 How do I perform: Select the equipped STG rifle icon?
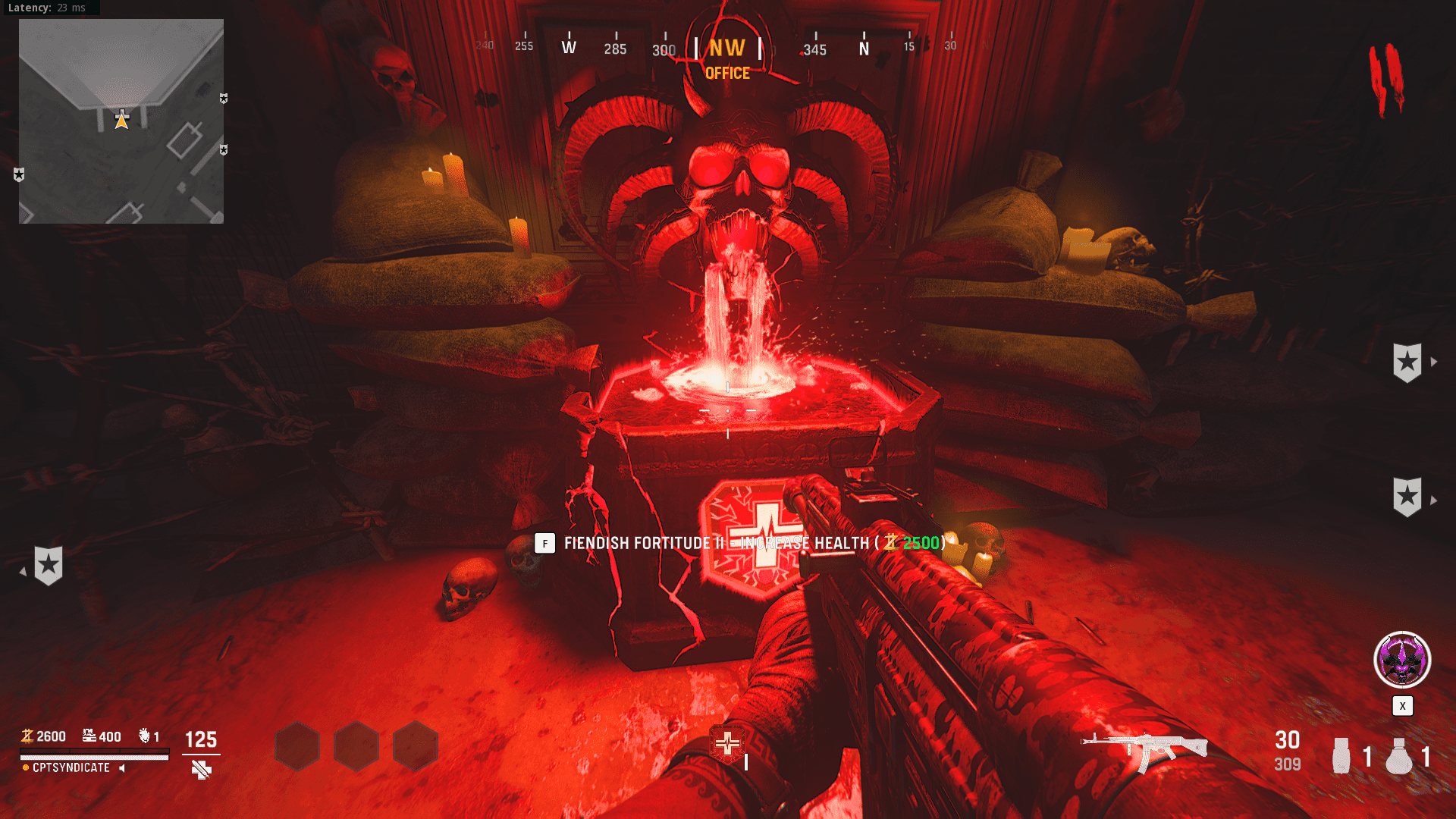(1144, 746)
